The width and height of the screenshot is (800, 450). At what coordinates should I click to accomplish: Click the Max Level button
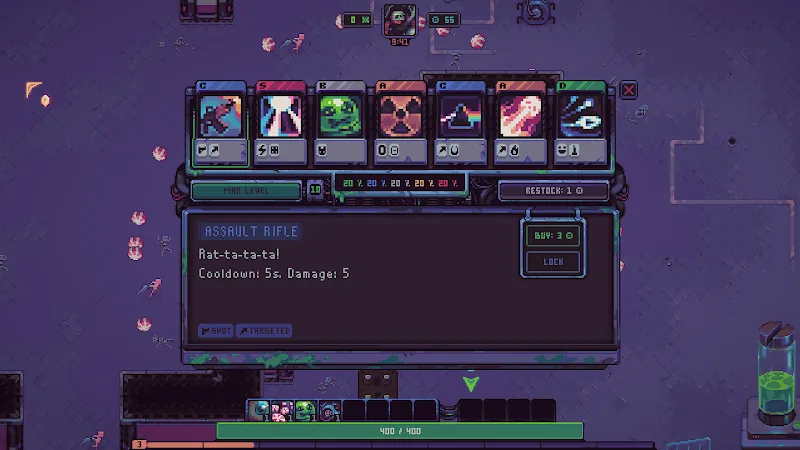click(246, 190)
